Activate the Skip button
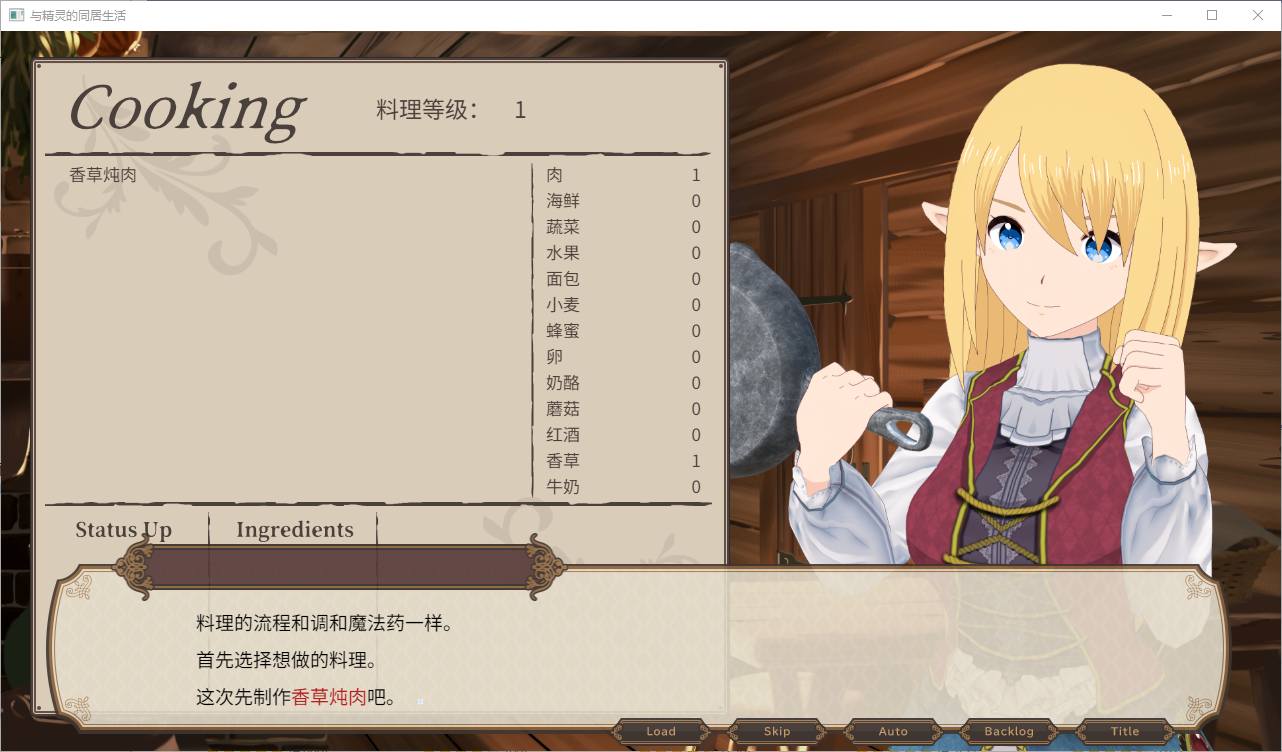The height and width of the screenshot is (752, 1282). pos(777,731)
